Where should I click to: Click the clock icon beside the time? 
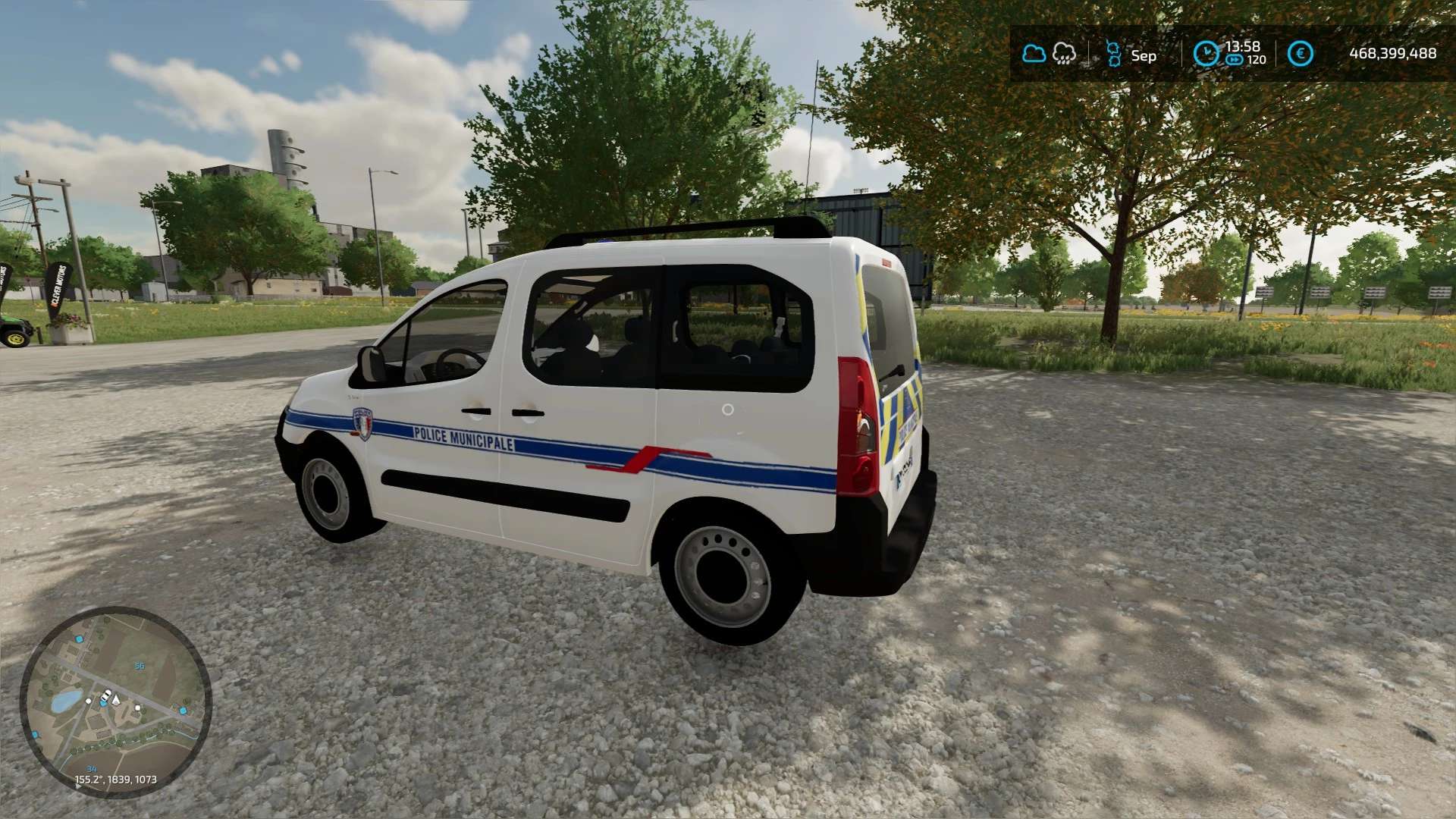tap(1205, 54)
